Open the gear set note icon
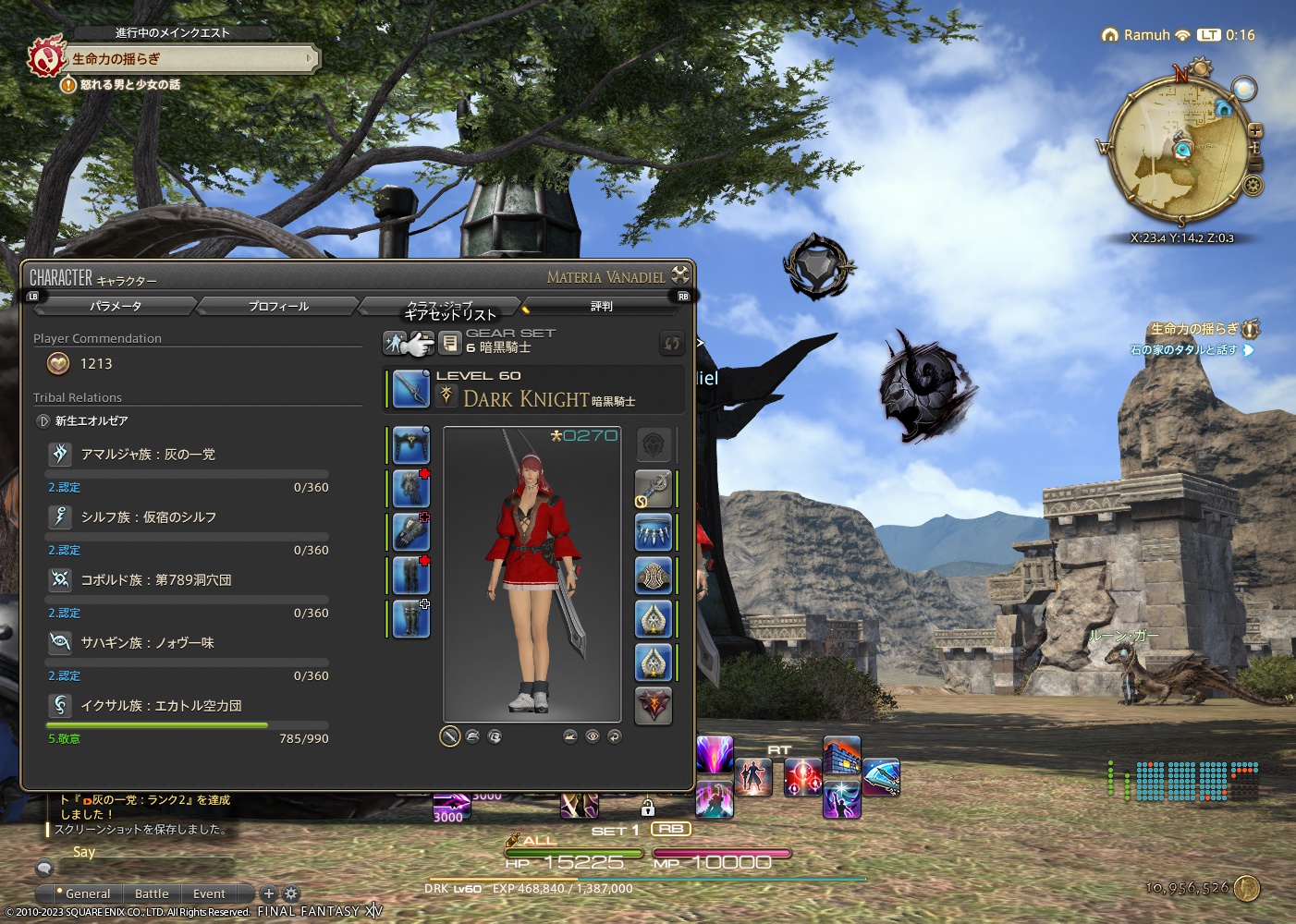The image size is (1296, 924). (450, 342)
